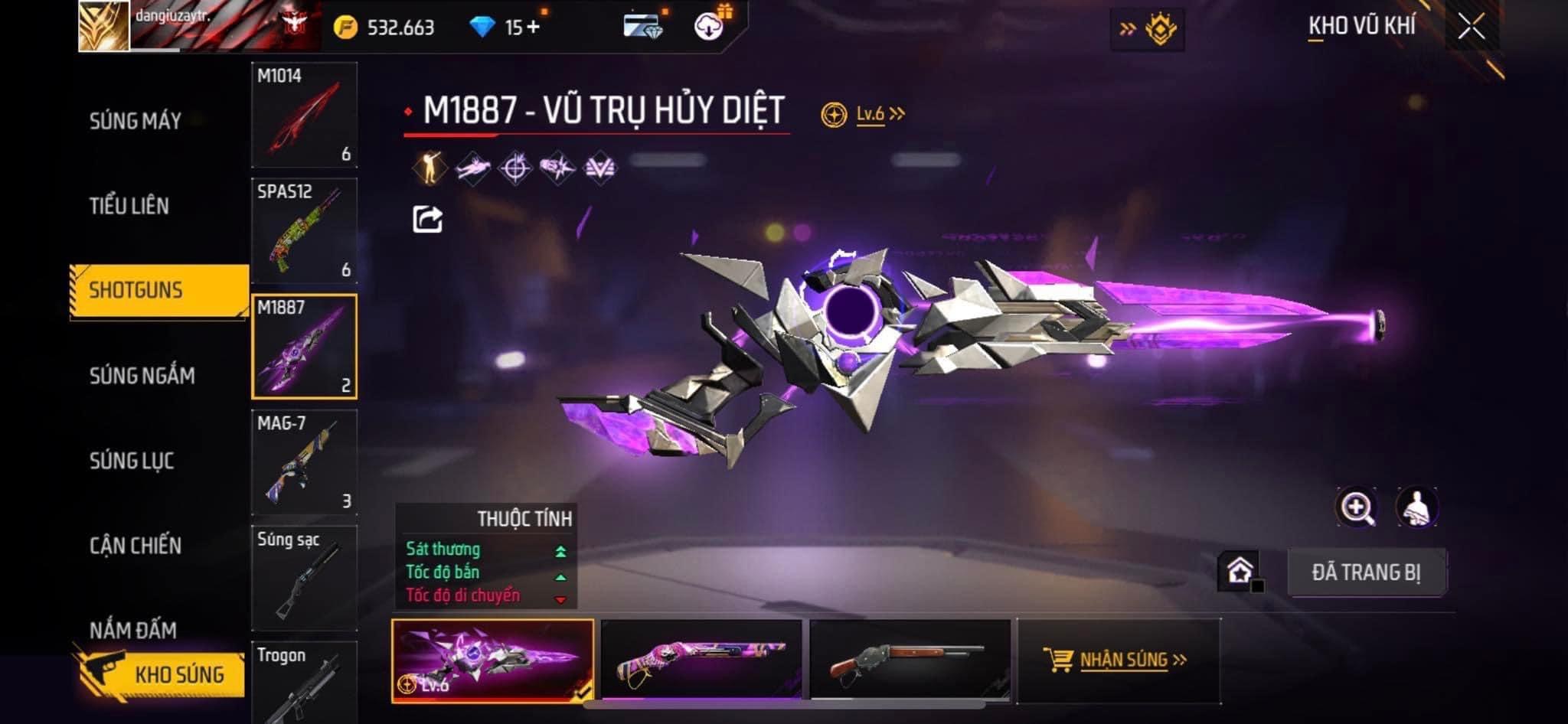Click the Trogon weapon tile
The width and height of the screenshot is (1568, 724).
(304, 683)
